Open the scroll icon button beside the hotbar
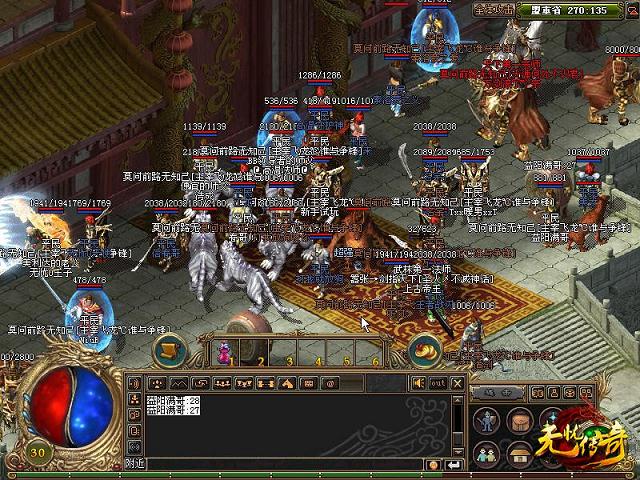Screen dimensions: 640x480 168,350
